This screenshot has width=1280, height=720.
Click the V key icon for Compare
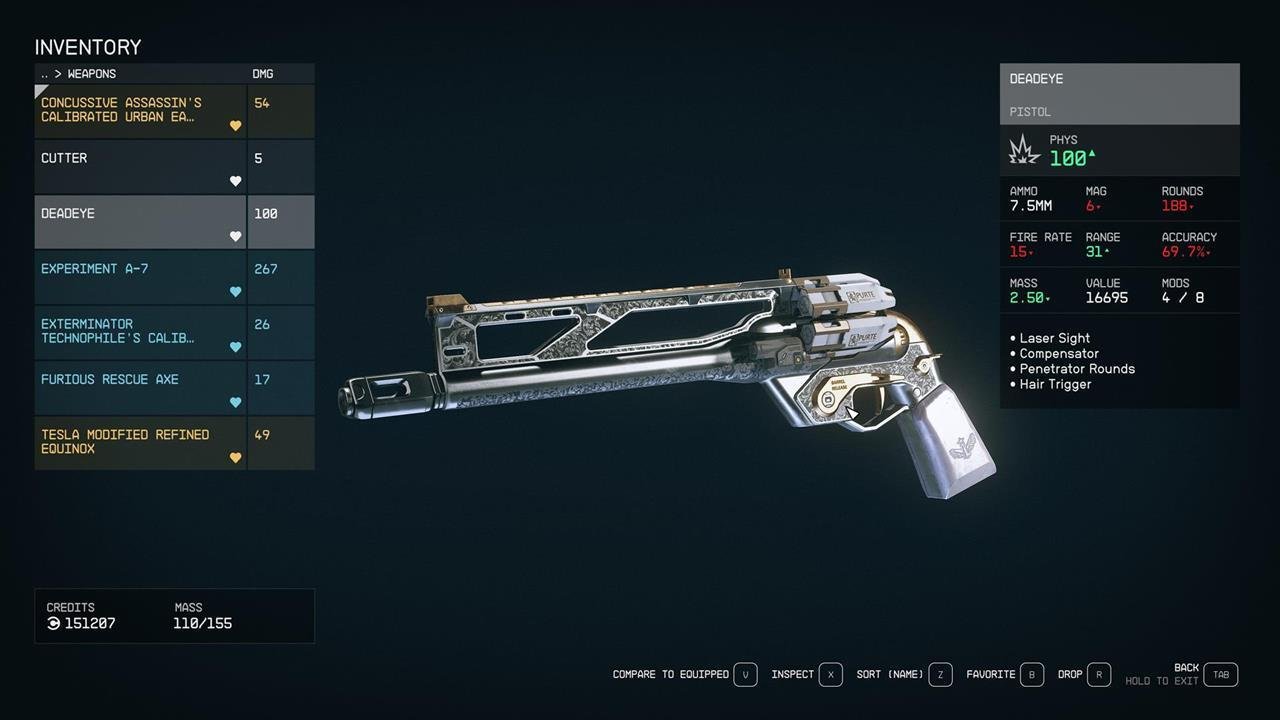click(745, 674)
